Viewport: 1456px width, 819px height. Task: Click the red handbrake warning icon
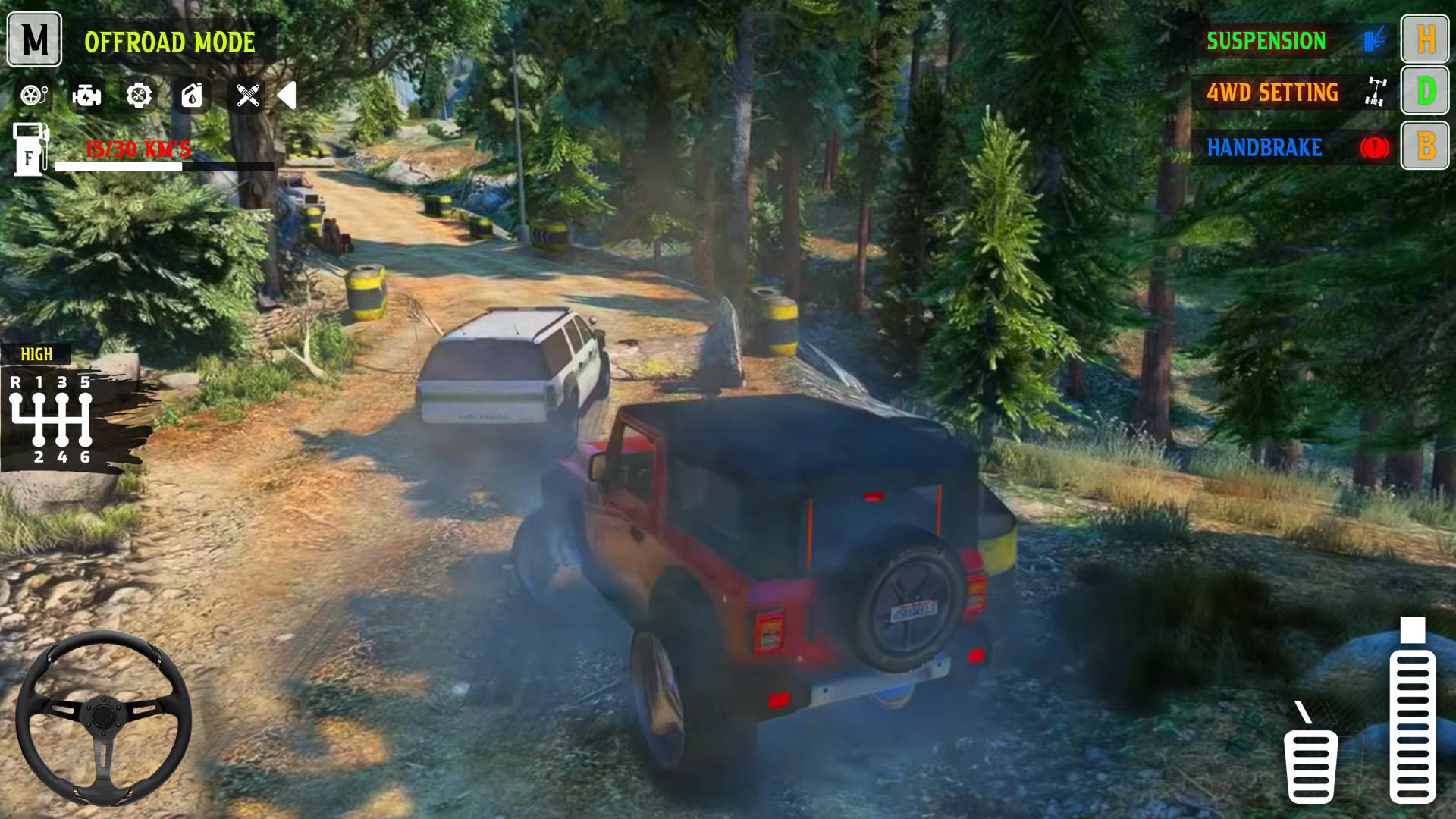tap(1374, 147)
